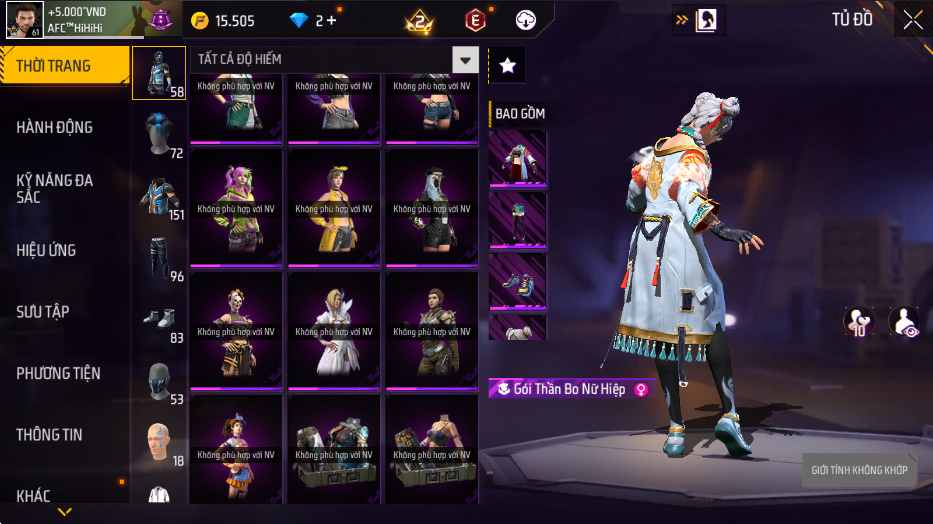
Task: Toggle the eye preview icon
Action: tap(906, 322)
